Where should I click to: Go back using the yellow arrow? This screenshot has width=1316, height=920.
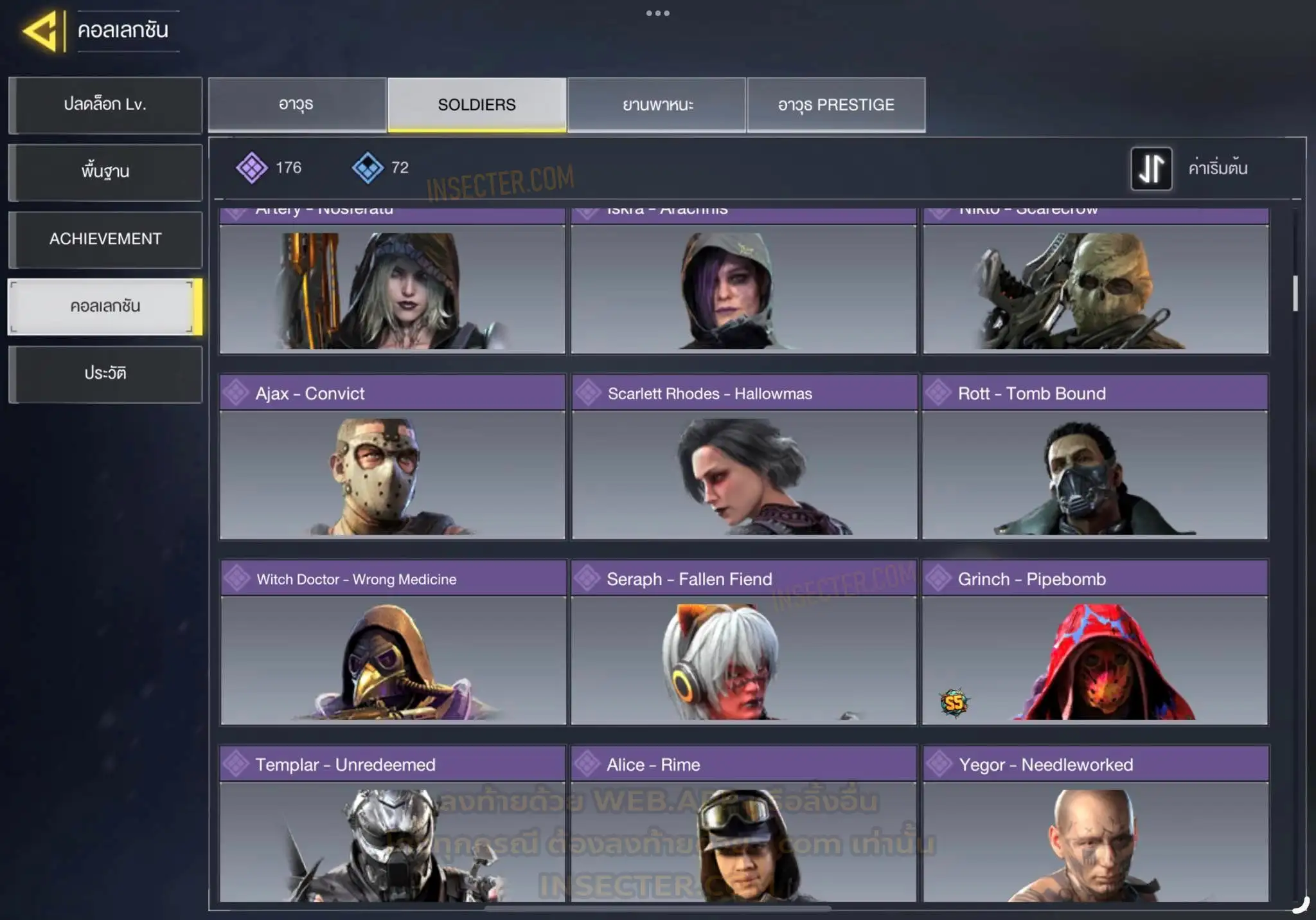coord(42,30)
